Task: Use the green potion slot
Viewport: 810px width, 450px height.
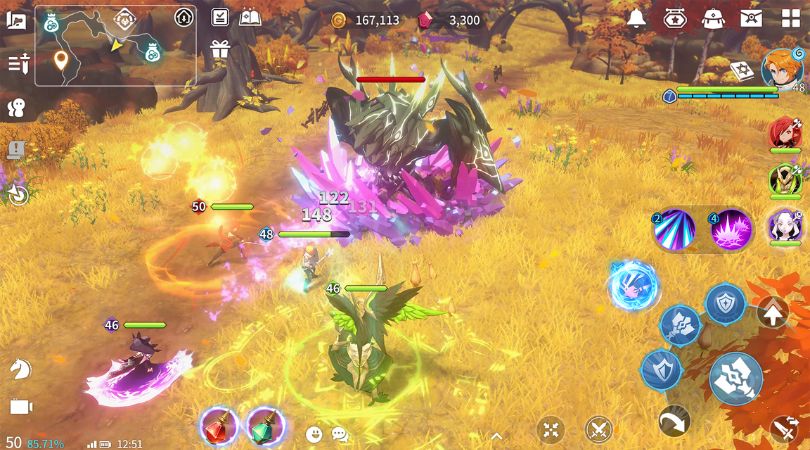Action: pyautogui.click(x=265, y=427)
